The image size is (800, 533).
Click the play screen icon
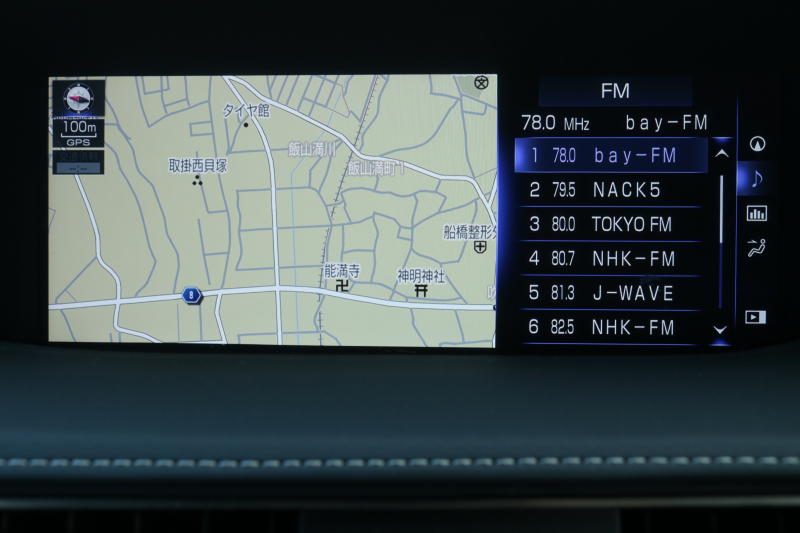[756, 317]
